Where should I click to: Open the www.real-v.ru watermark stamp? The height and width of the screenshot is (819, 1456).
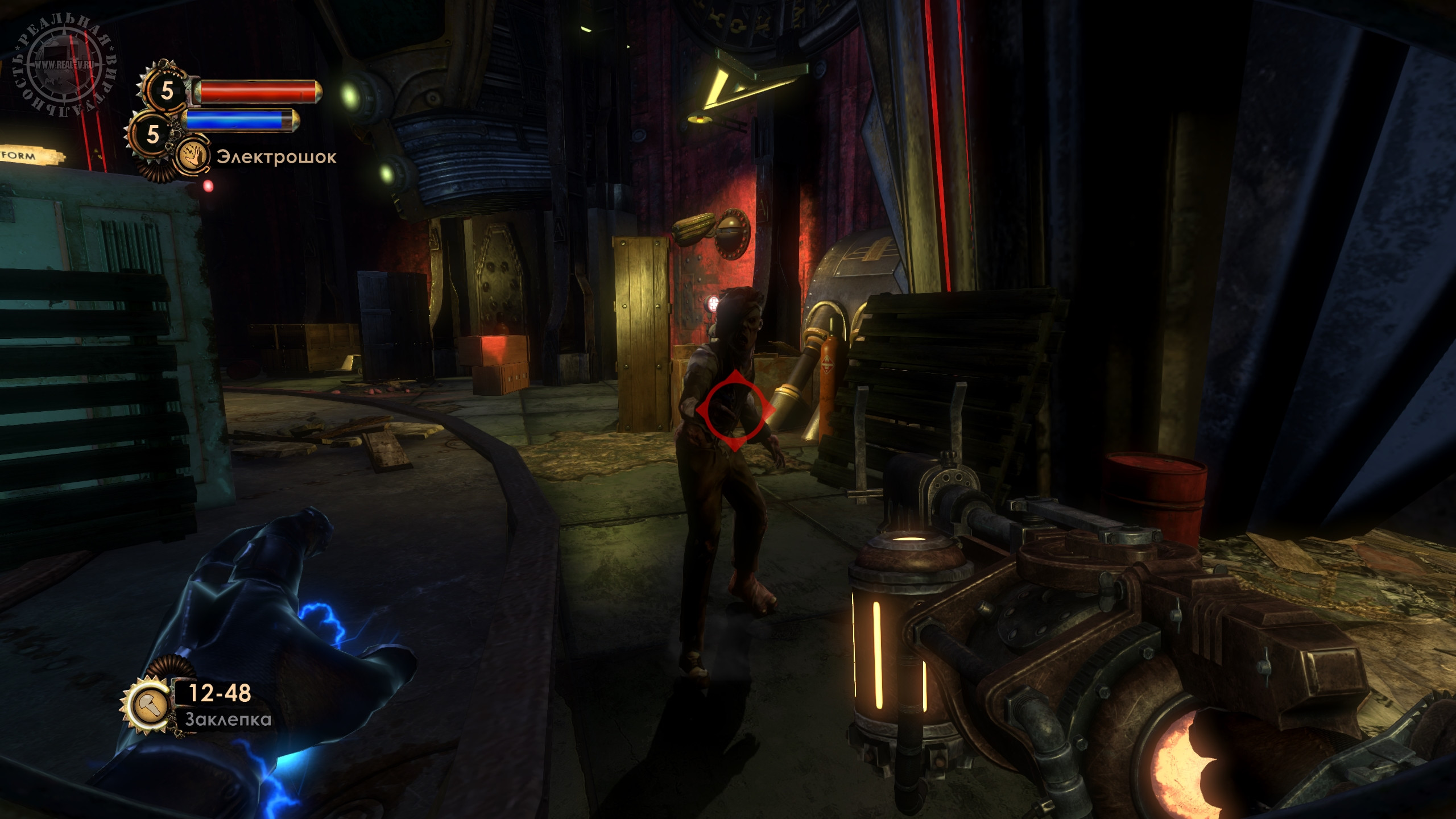pyautogui.click(x=64, y=64)
